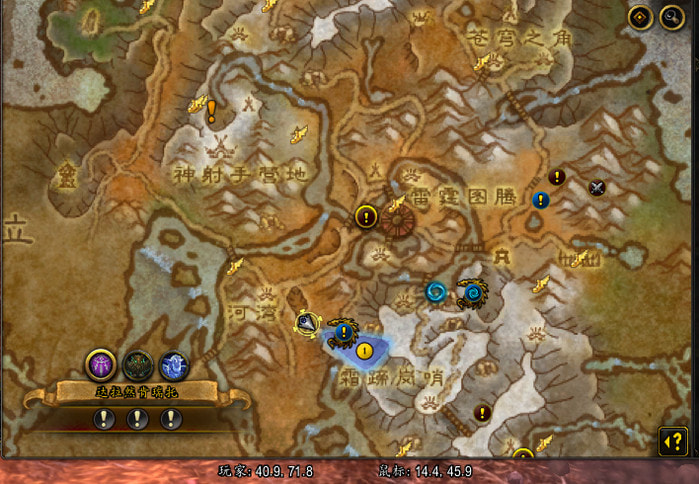Open the map help question mark button
The image size is (699, 484).
pyautogui.click(x=673, y=440)
